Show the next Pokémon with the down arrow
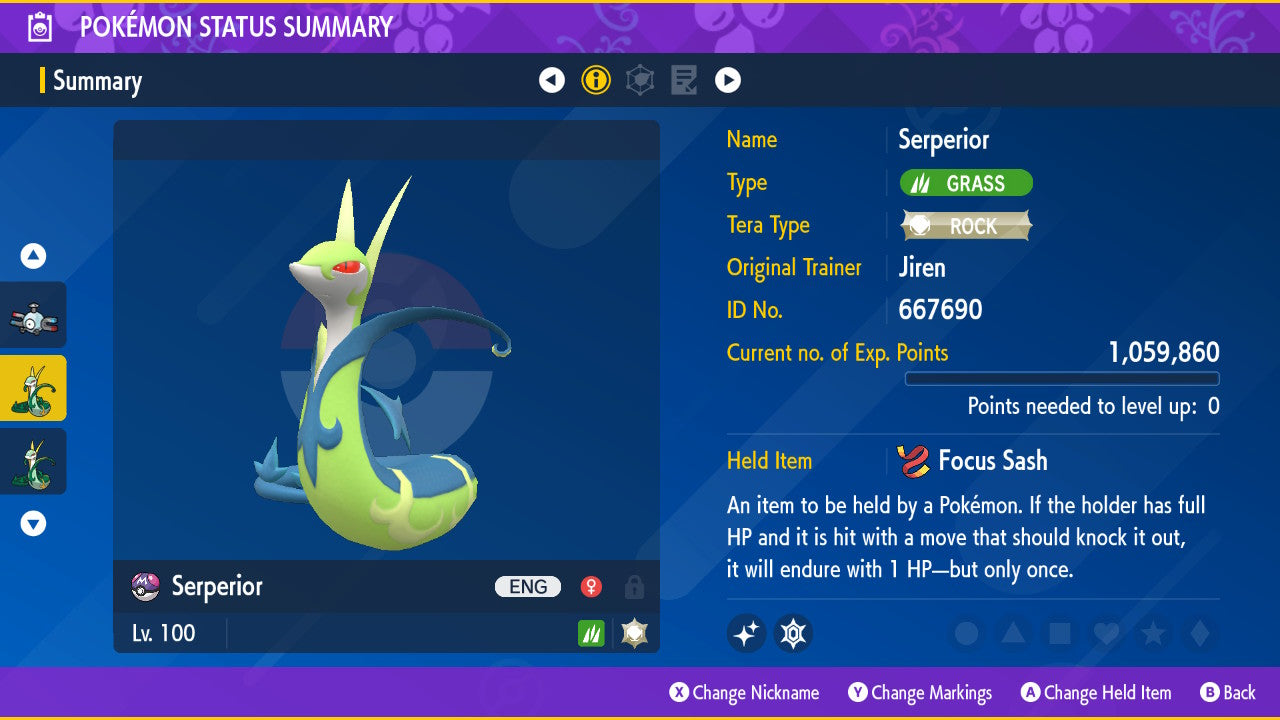Viewport: 1280px width, 720px height. point(33,523)
